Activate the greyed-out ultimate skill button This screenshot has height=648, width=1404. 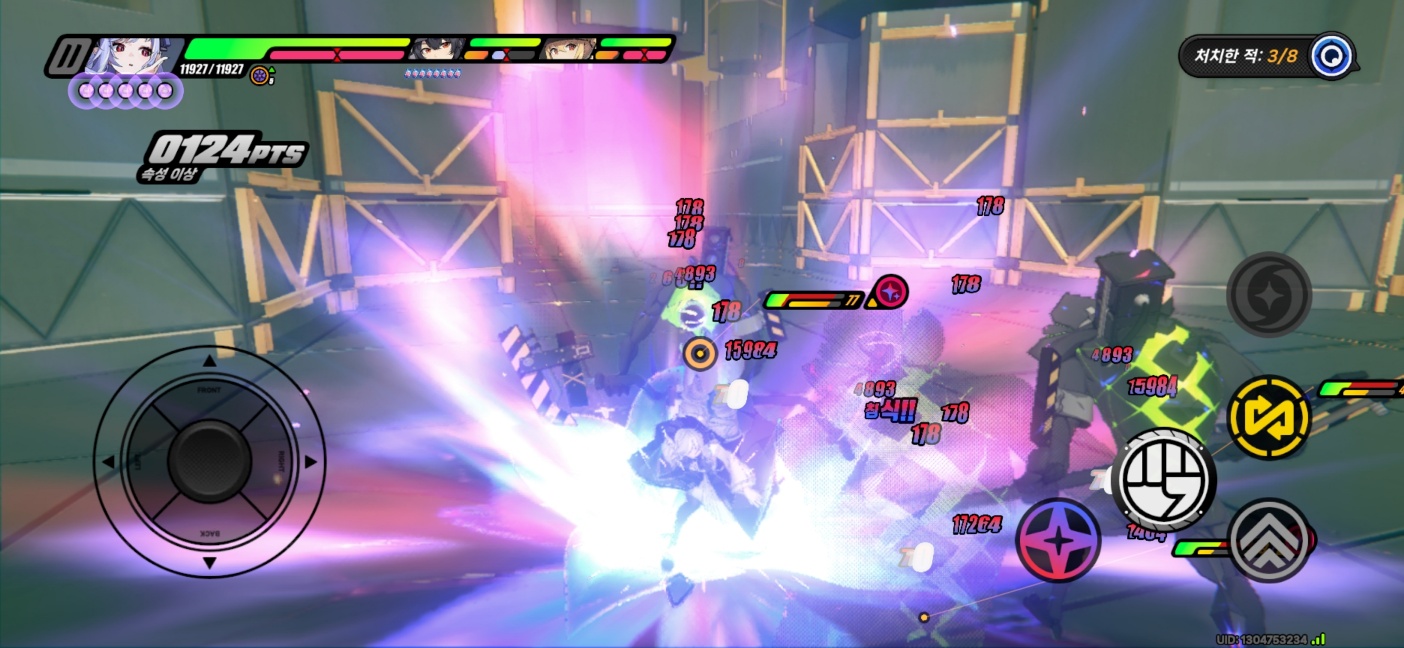(x=1268, y=294)
